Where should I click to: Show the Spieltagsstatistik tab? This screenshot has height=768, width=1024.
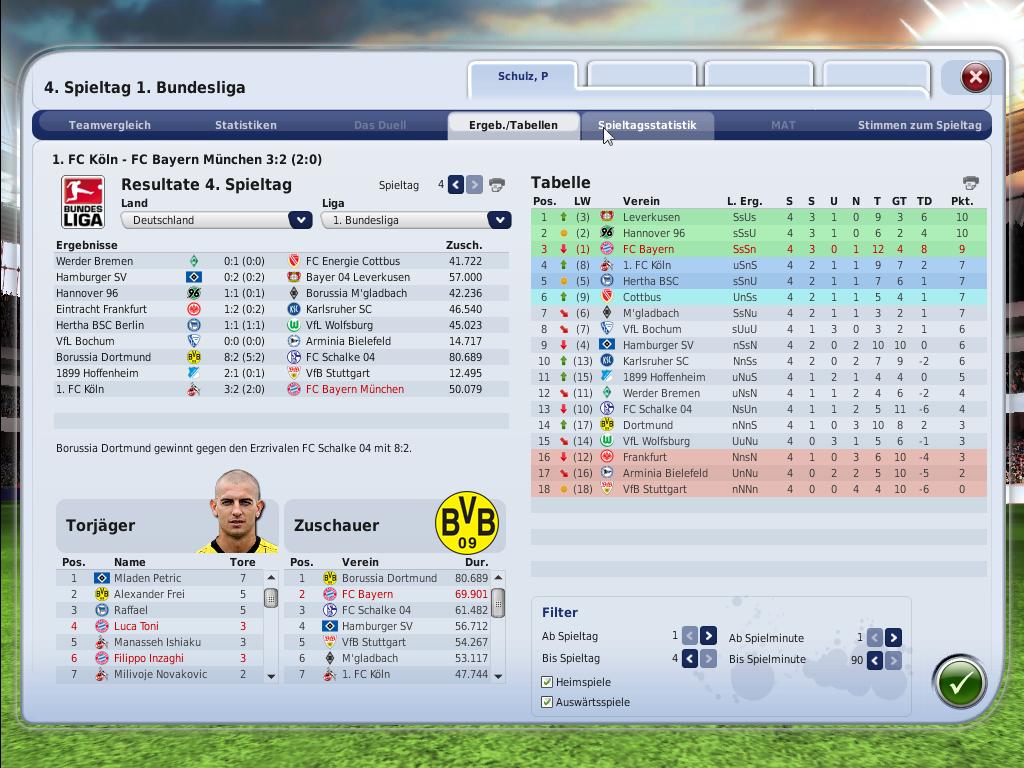pyautogui.click(x=647, y=125)
